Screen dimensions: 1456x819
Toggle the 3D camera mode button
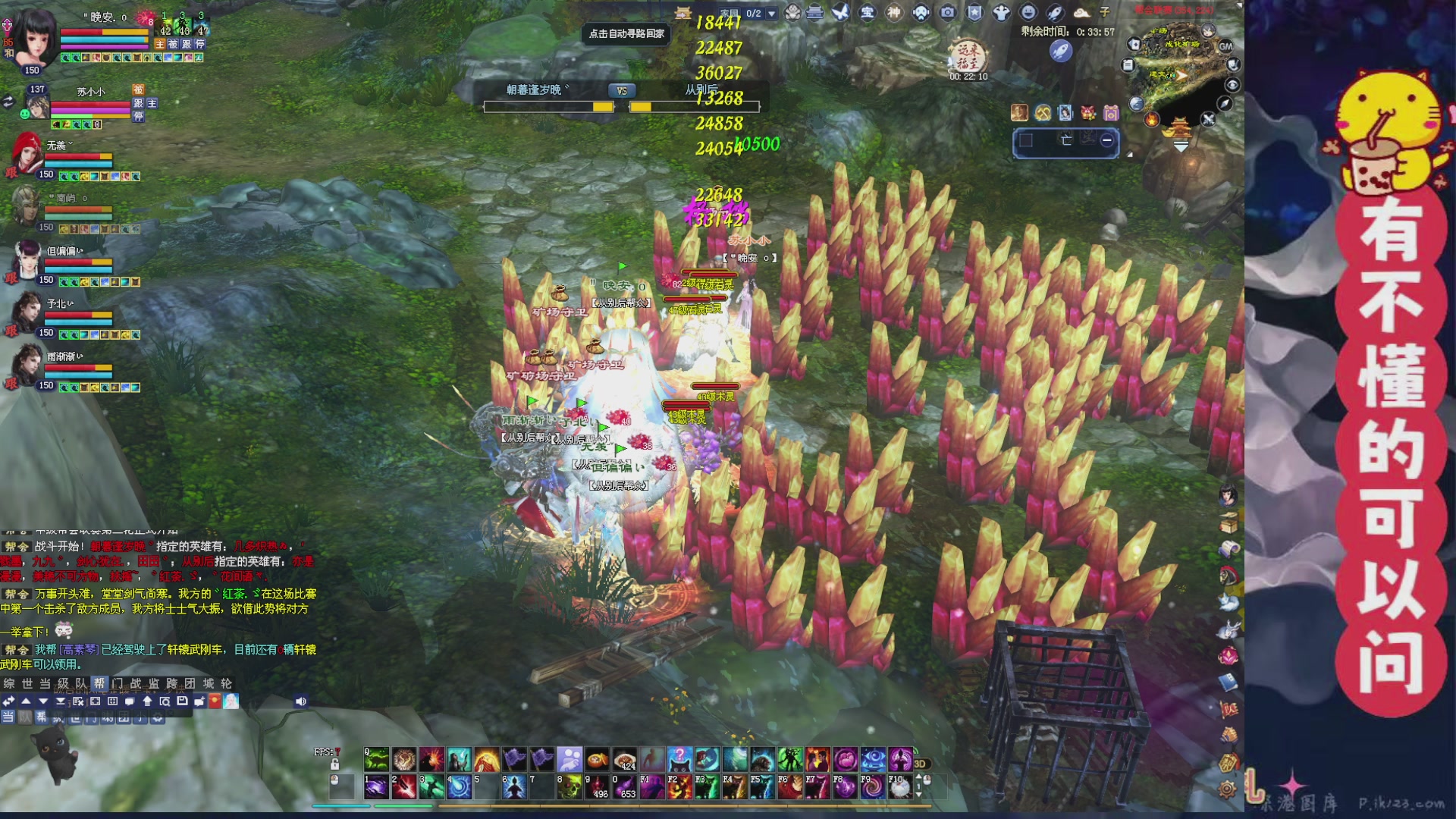920,764
